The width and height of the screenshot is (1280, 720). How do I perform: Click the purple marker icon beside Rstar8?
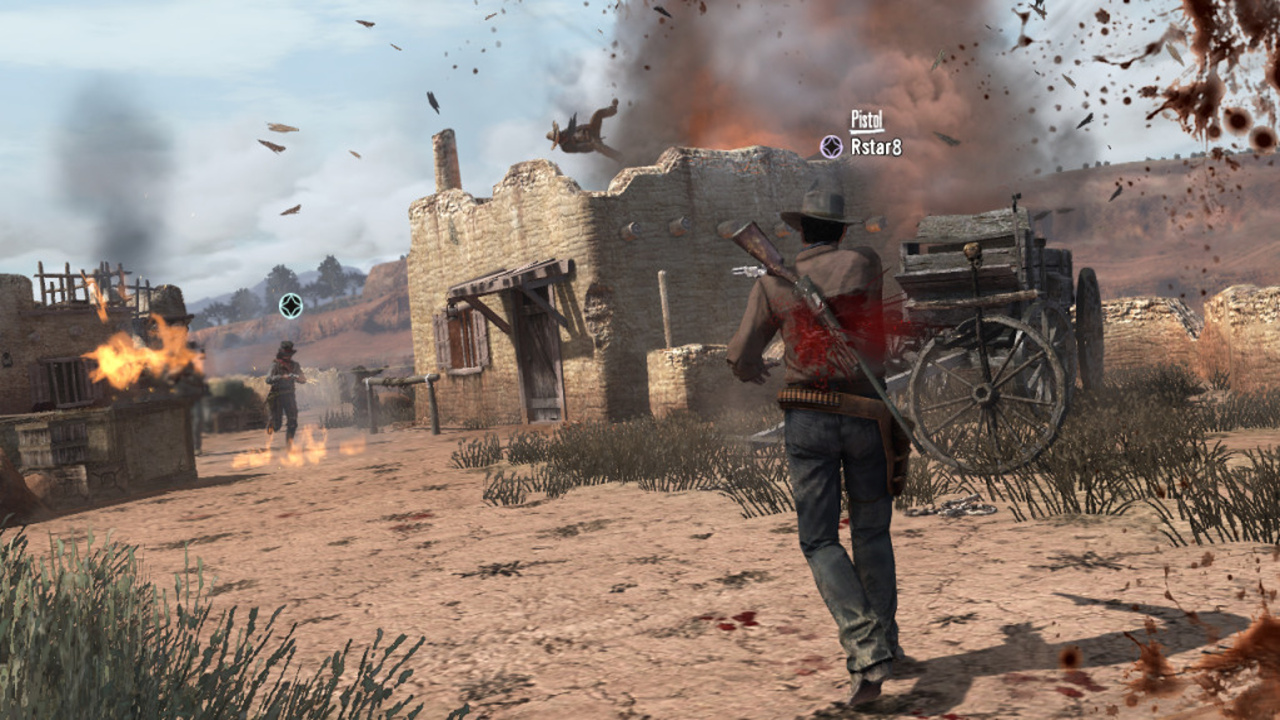point(831,147)
